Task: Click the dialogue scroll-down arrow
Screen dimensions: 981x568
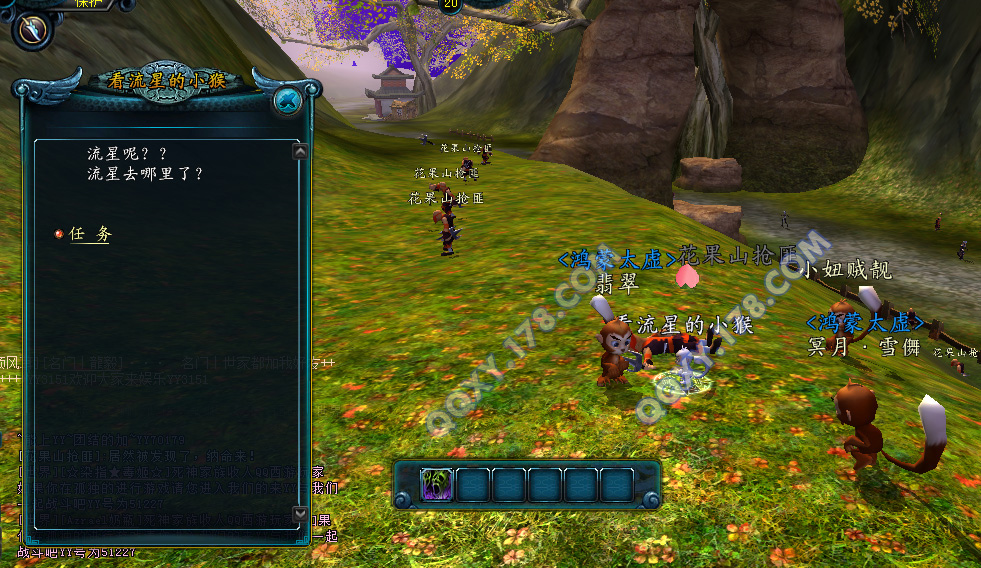Action: [x=300, y=513]
